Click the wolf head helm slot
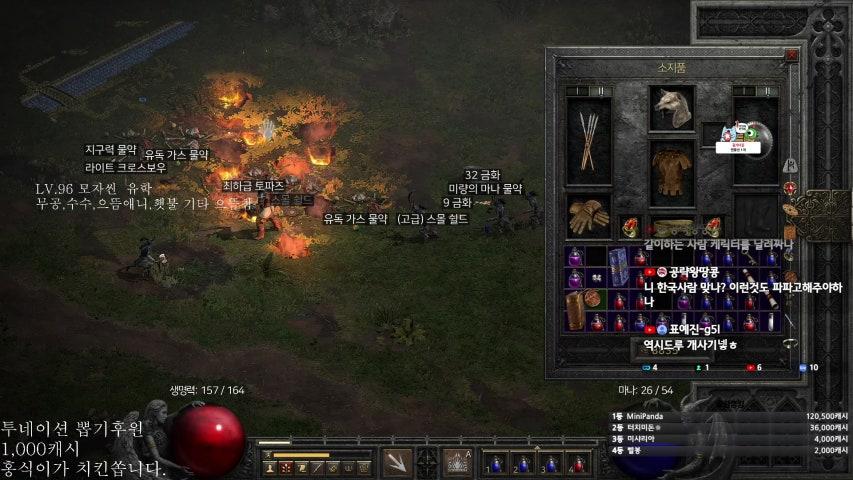This screenshot has width=853, height=480. click(x=672, y=108)
